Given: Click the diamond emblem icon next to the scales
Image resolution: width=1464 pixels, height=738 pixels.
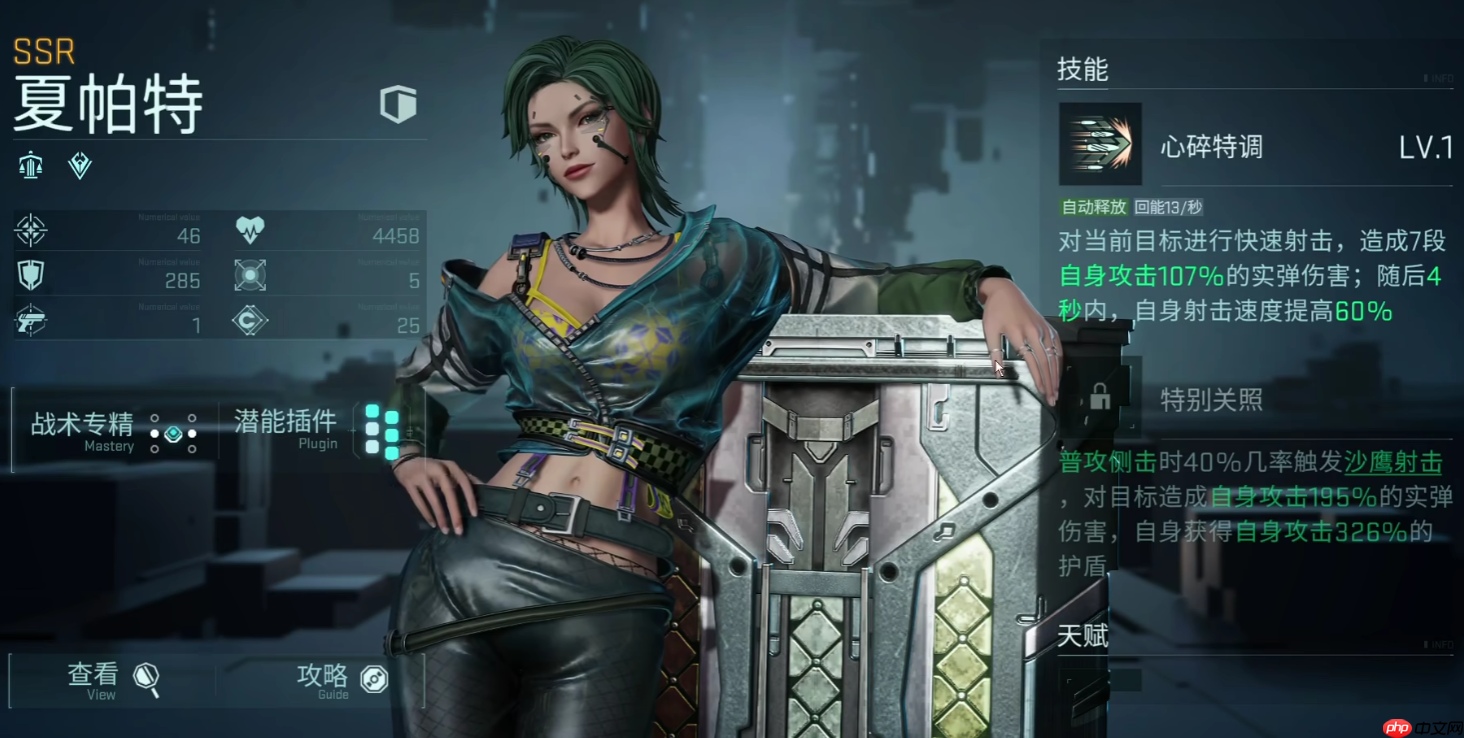Looking at the screenshot, I should click(x=79, y=165).
